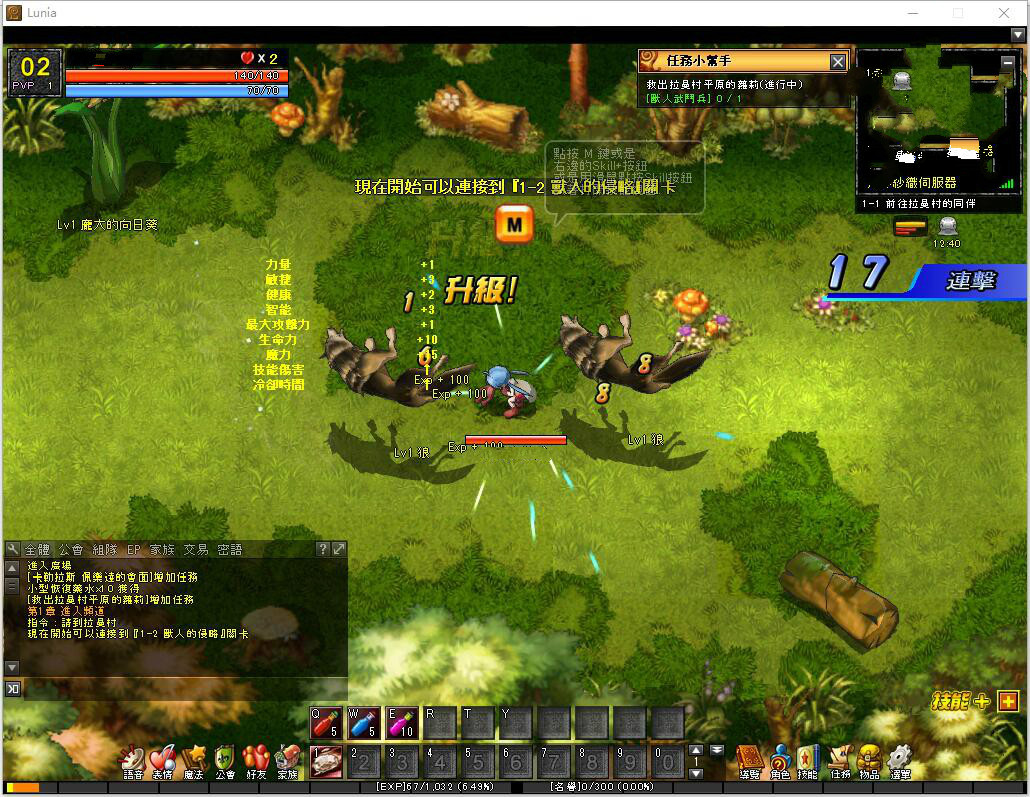This screenshot has width=1030, height=797.
Task: Open the 選單 gear menu icon
Action: (900, 760)
